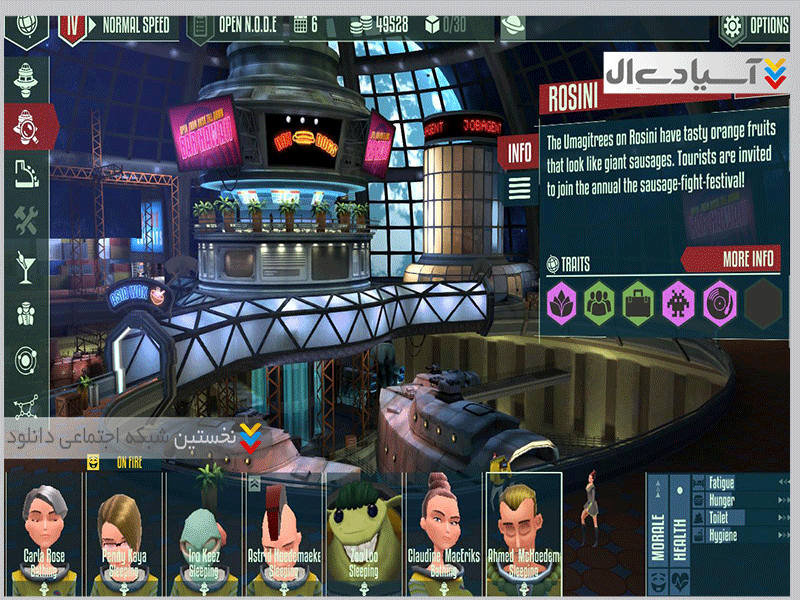Choose crew member Claudine MacEriks

tap(443, 530)
